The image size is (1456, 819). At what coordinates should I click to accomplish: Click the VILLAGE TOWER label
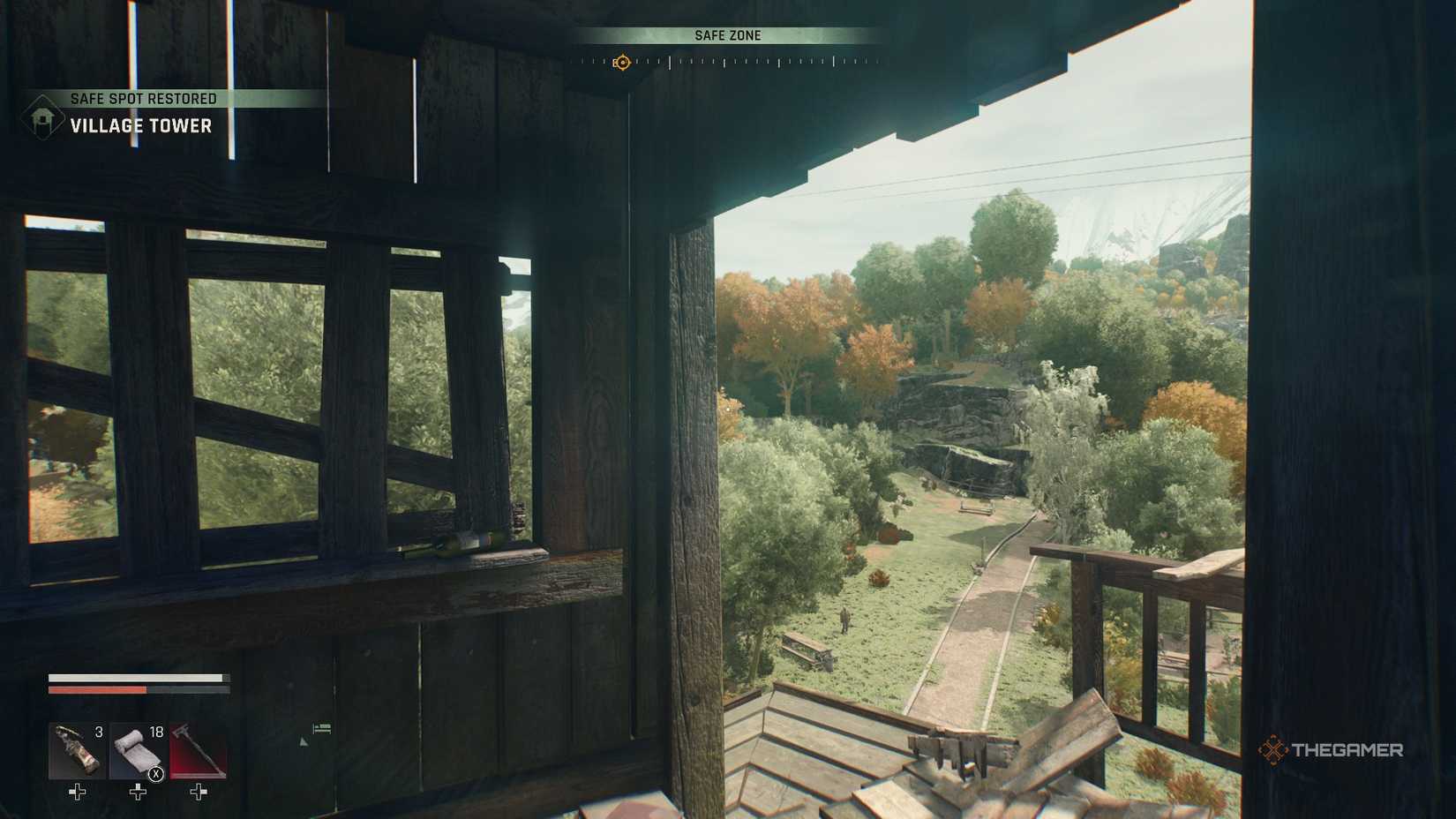coord(141,125)
